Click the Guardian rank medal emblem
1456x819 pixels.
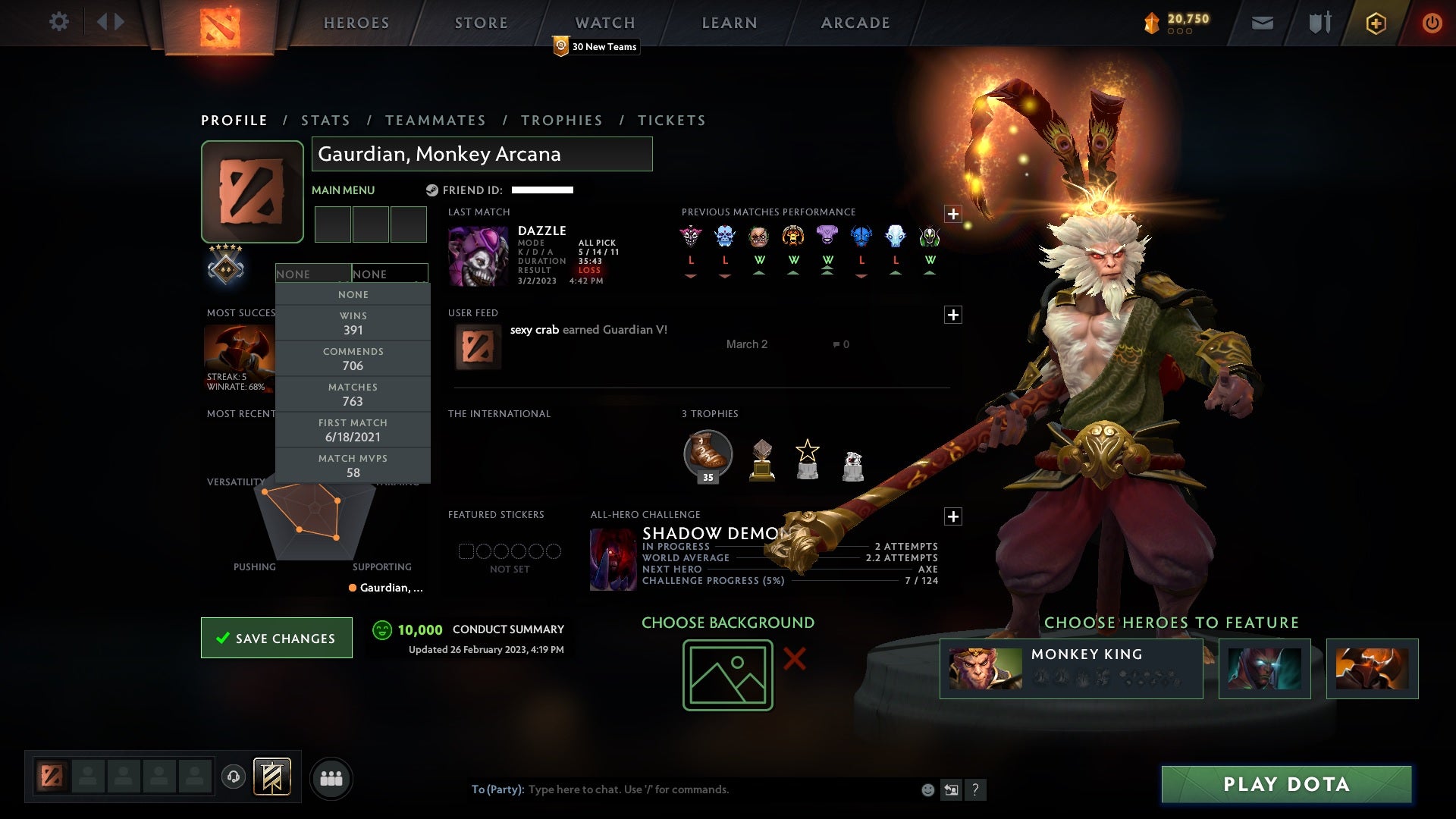click(226, 270)
